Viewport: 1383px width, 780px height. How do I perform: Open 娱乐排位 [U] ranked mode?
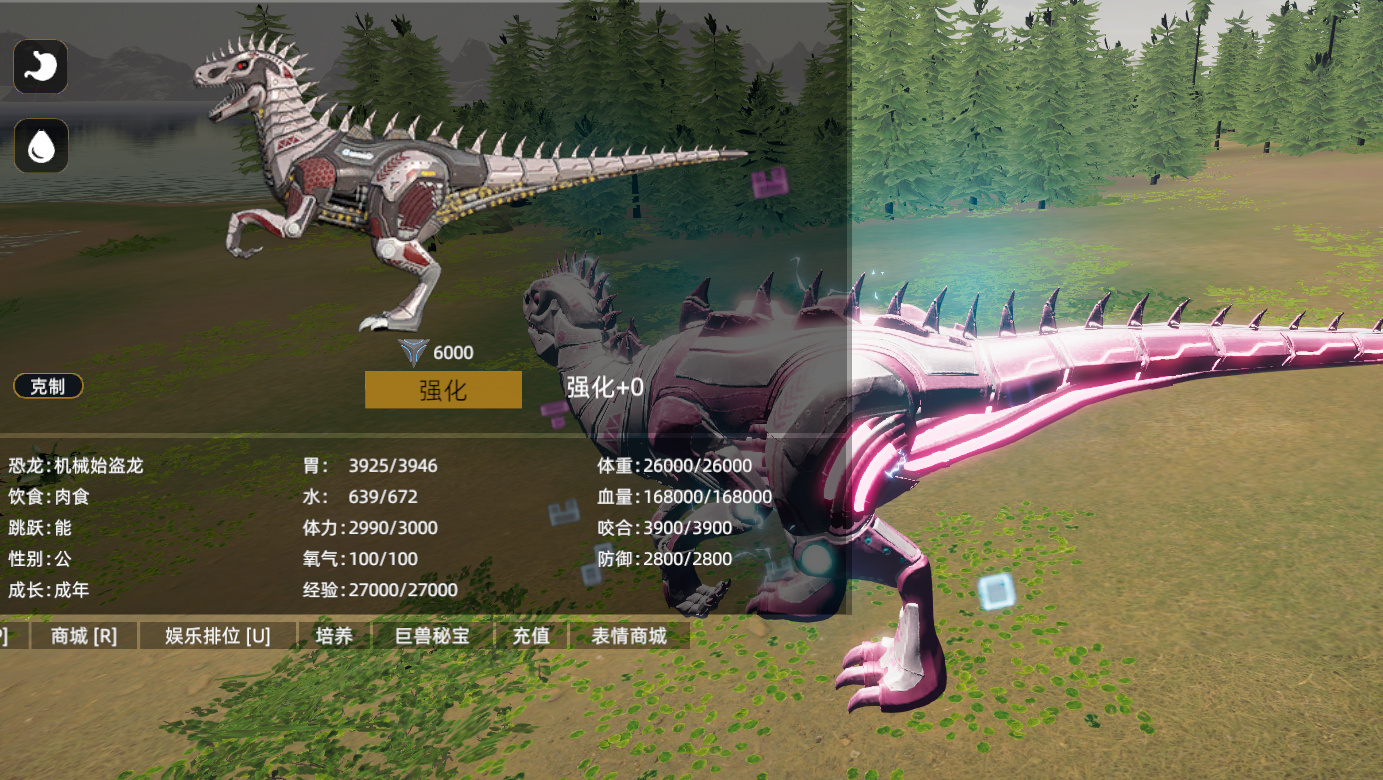pos(218,636)
